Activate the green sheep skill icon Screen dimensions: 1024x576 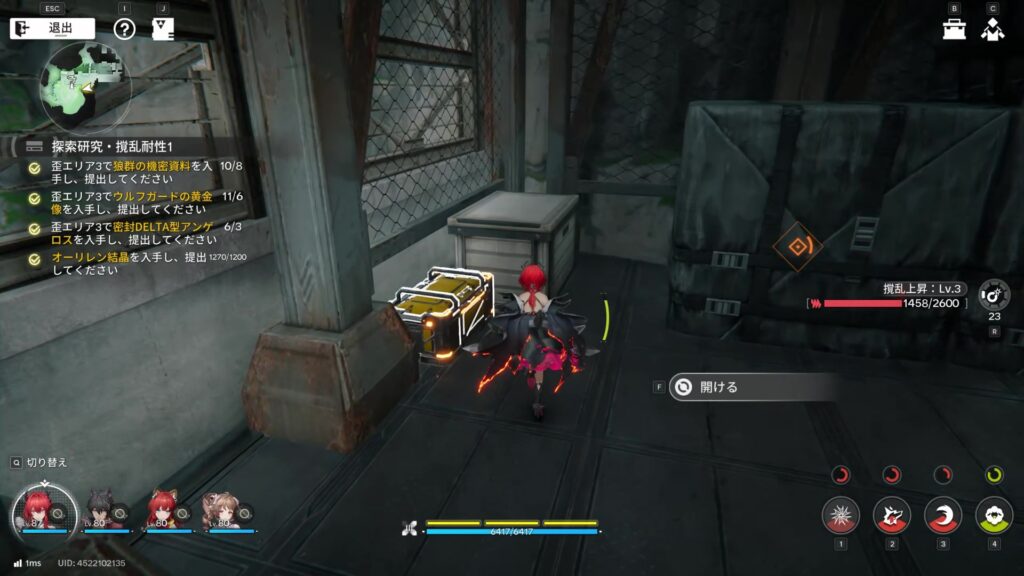tap(993, 515)
